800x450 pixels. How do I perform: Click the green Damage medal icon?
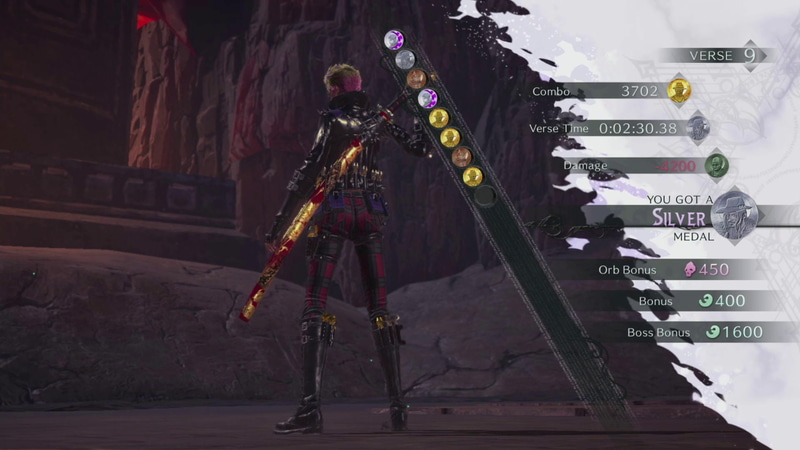tap(715, 165)
